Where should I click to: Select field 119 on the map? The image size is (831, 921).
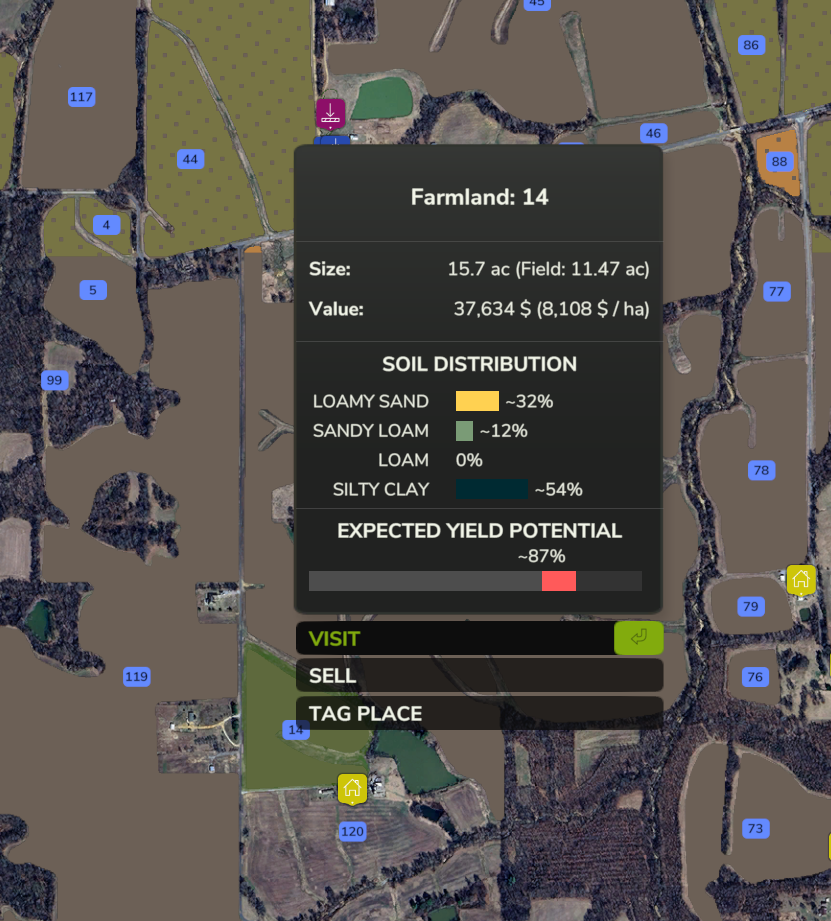pos(136,677)
